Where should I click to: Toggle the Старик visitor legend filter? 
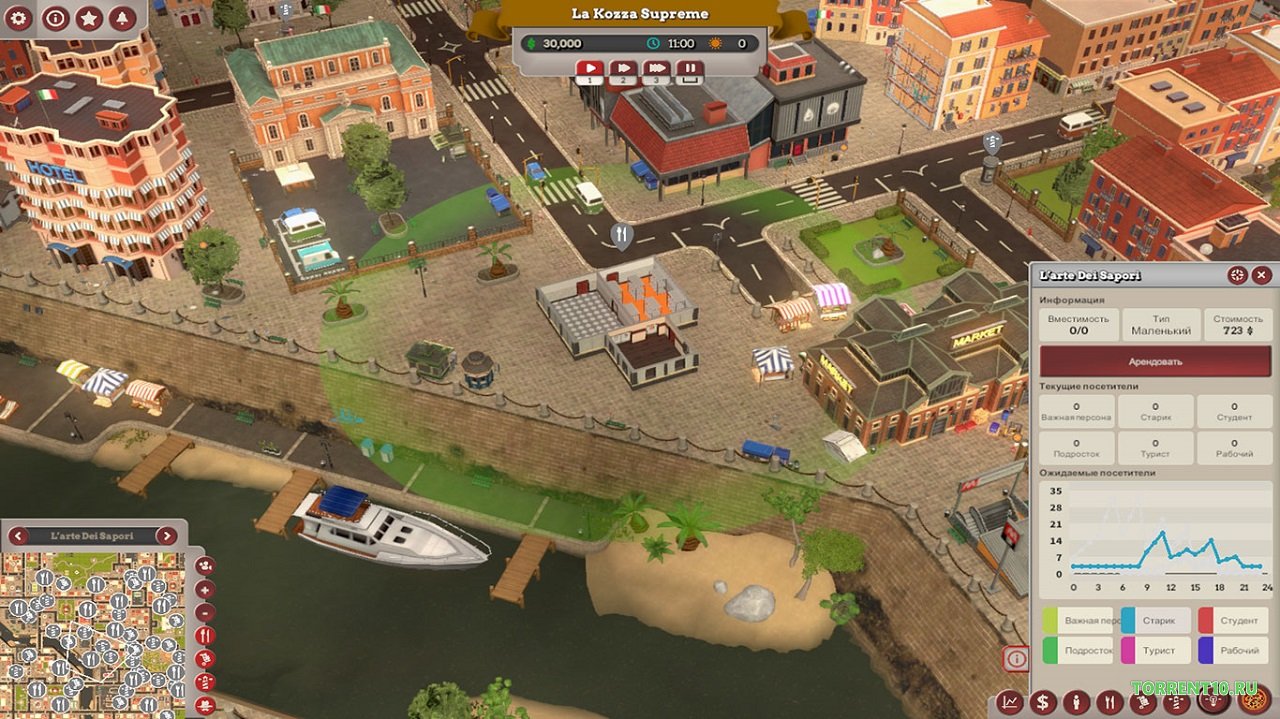[1156, 621]
